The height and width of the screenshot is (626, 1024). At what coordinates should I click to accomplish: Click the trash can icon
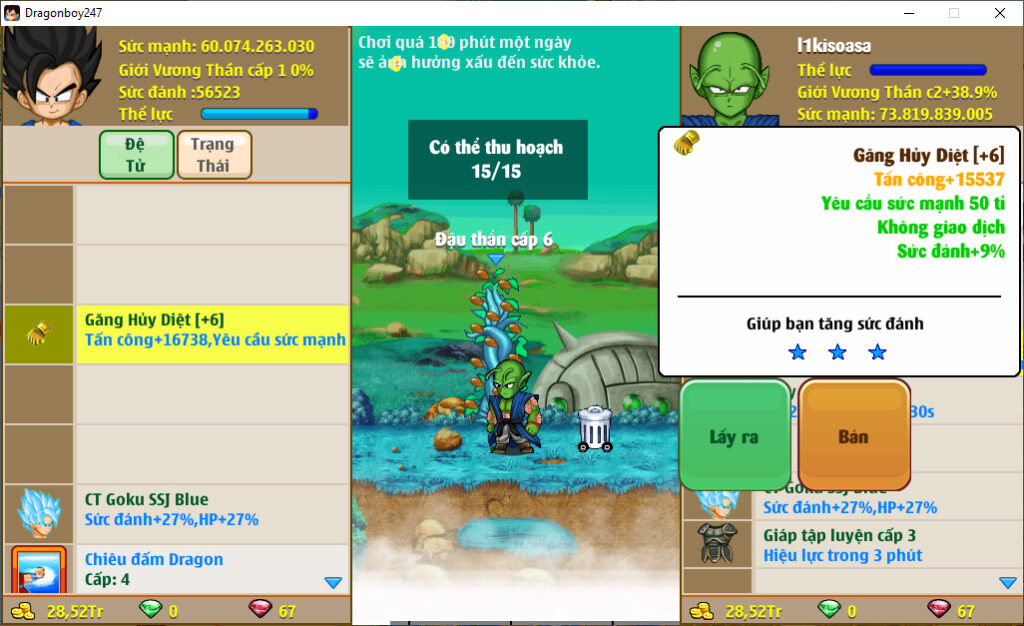coord(595,428)
